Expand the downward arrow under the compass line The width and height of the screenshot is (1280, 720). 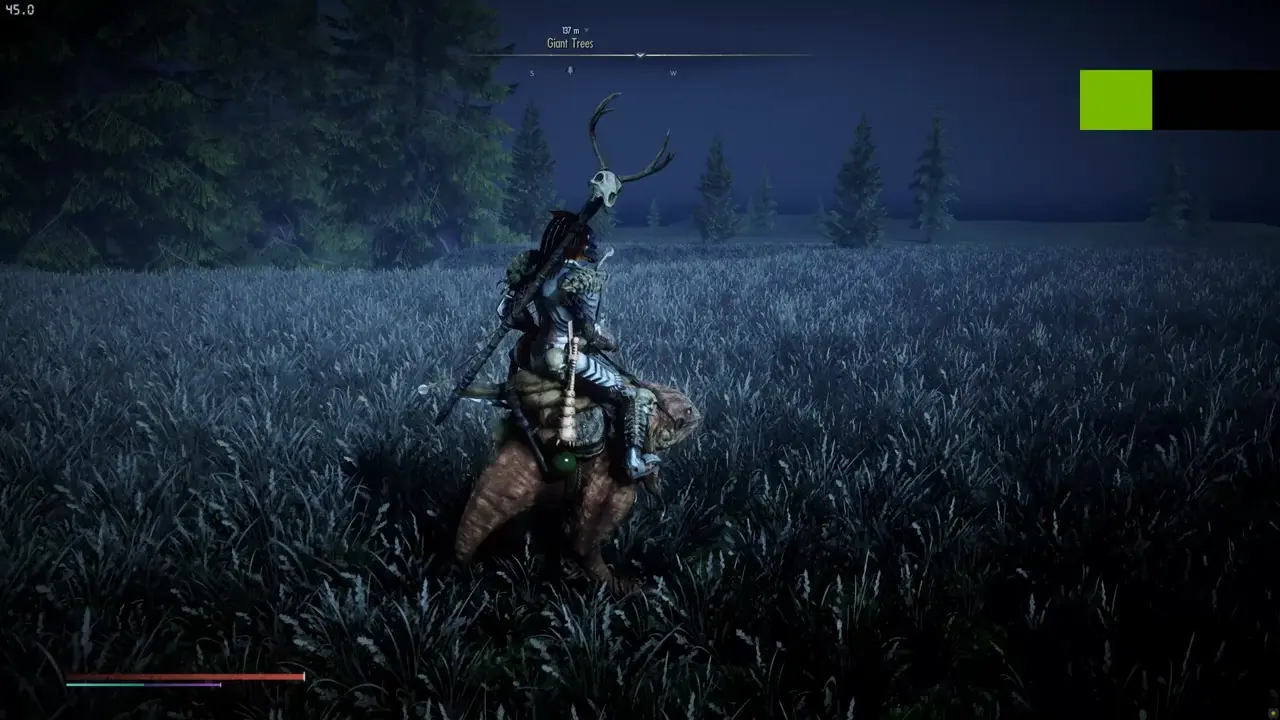click(x=639, y=56)
